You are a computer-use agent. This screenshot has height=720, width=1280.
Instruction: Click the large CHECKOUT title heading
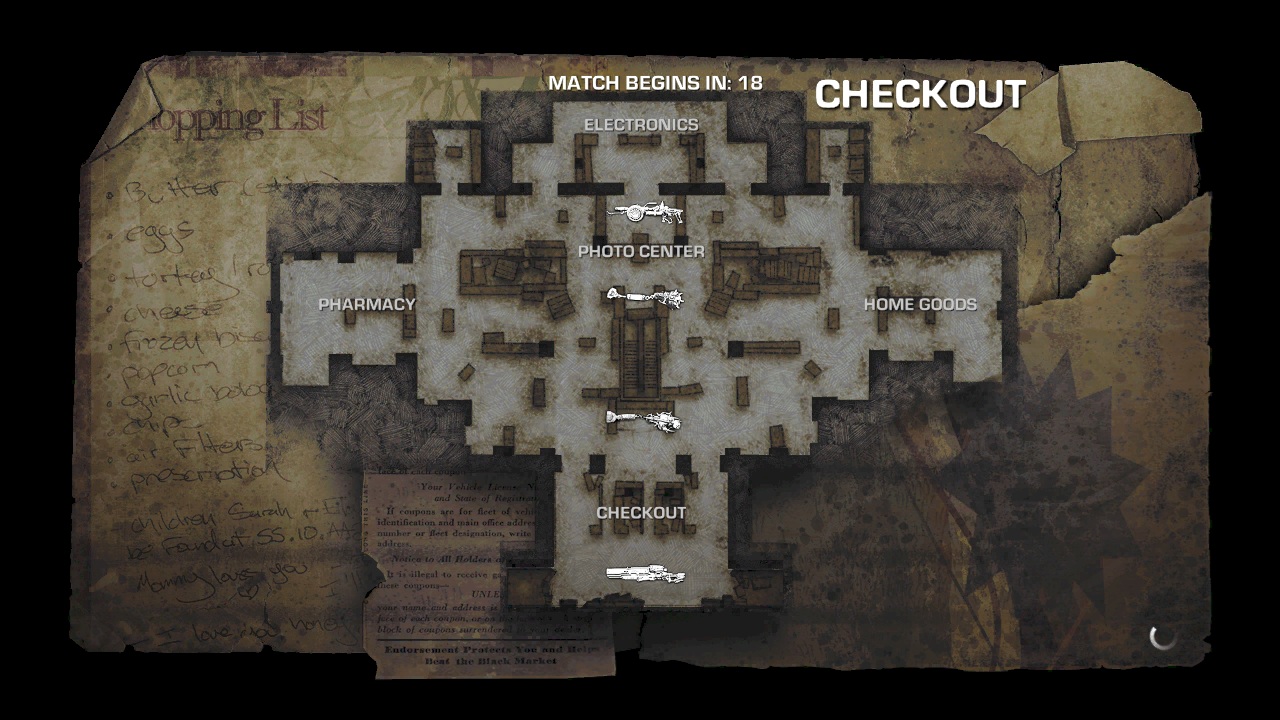point(919,96)
